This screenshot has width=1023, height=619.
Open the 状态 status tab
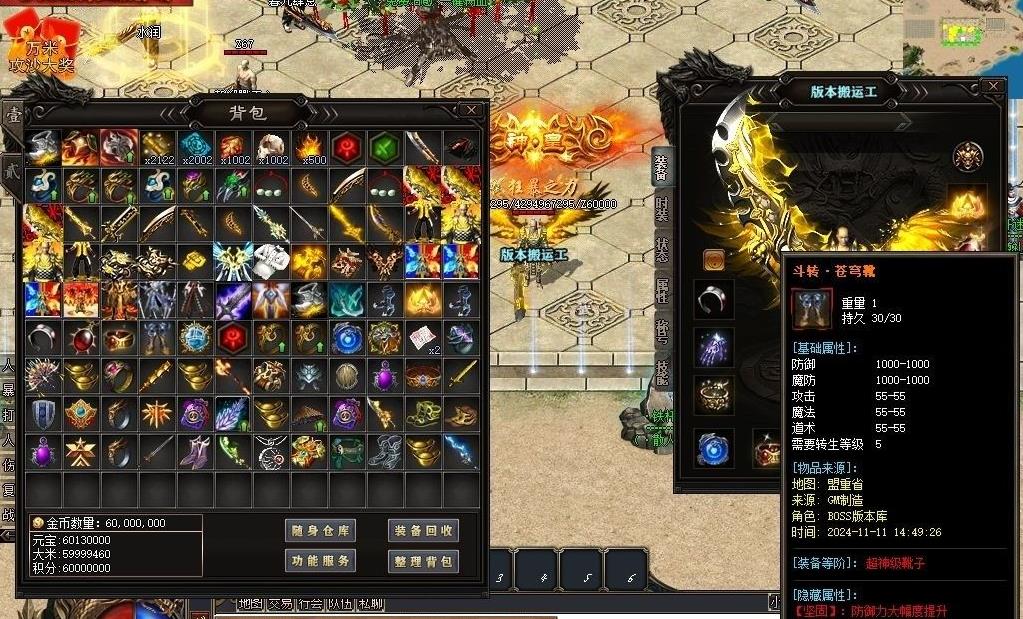click(662, 250)
